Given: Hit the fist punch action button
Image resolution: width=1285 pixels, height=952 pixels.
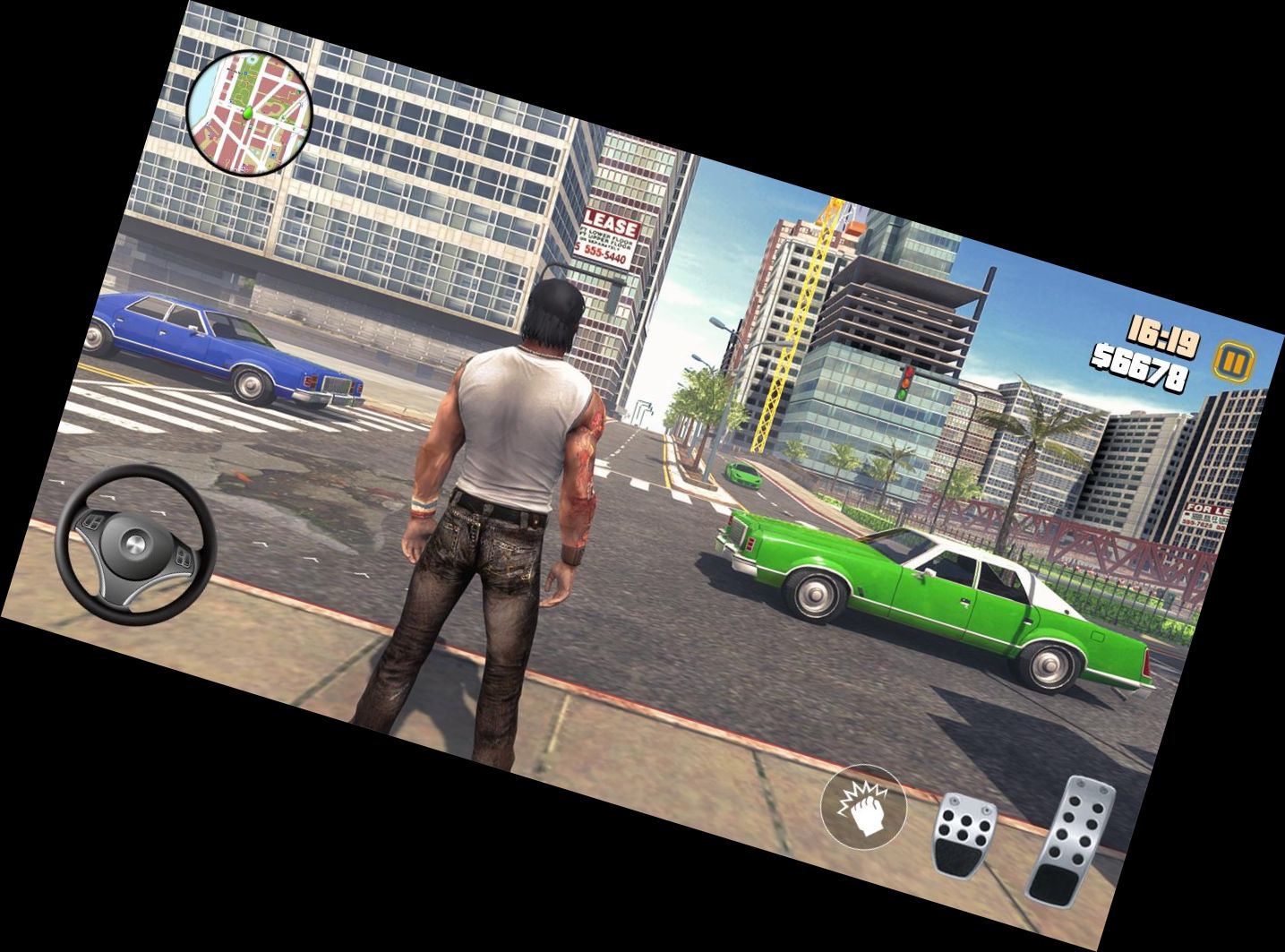Looking at the screenshot, I should pos(863,806).
